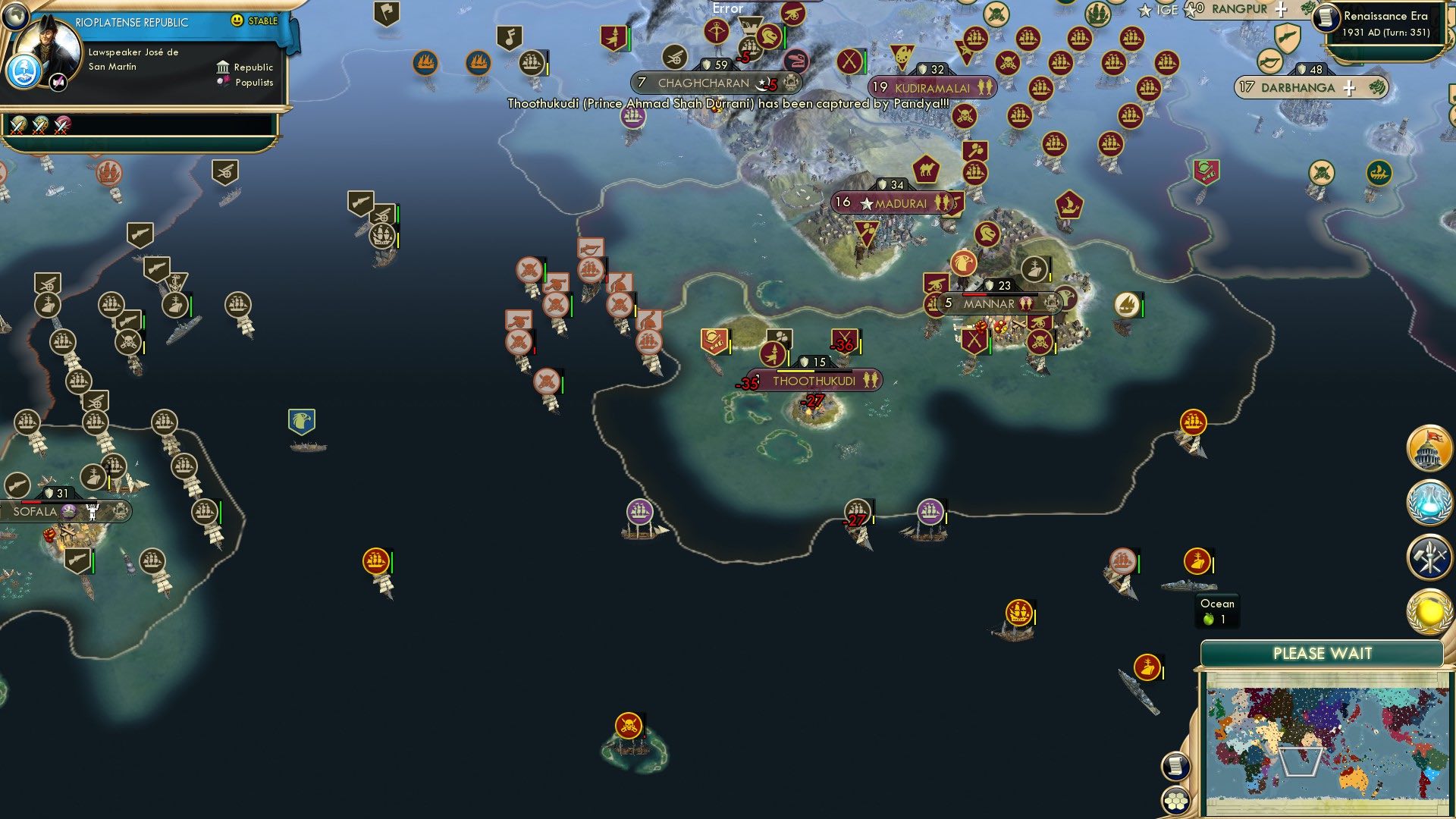
Task: Toggle the hexagon strategic view icon
Action: click(x=1176, y=800)
